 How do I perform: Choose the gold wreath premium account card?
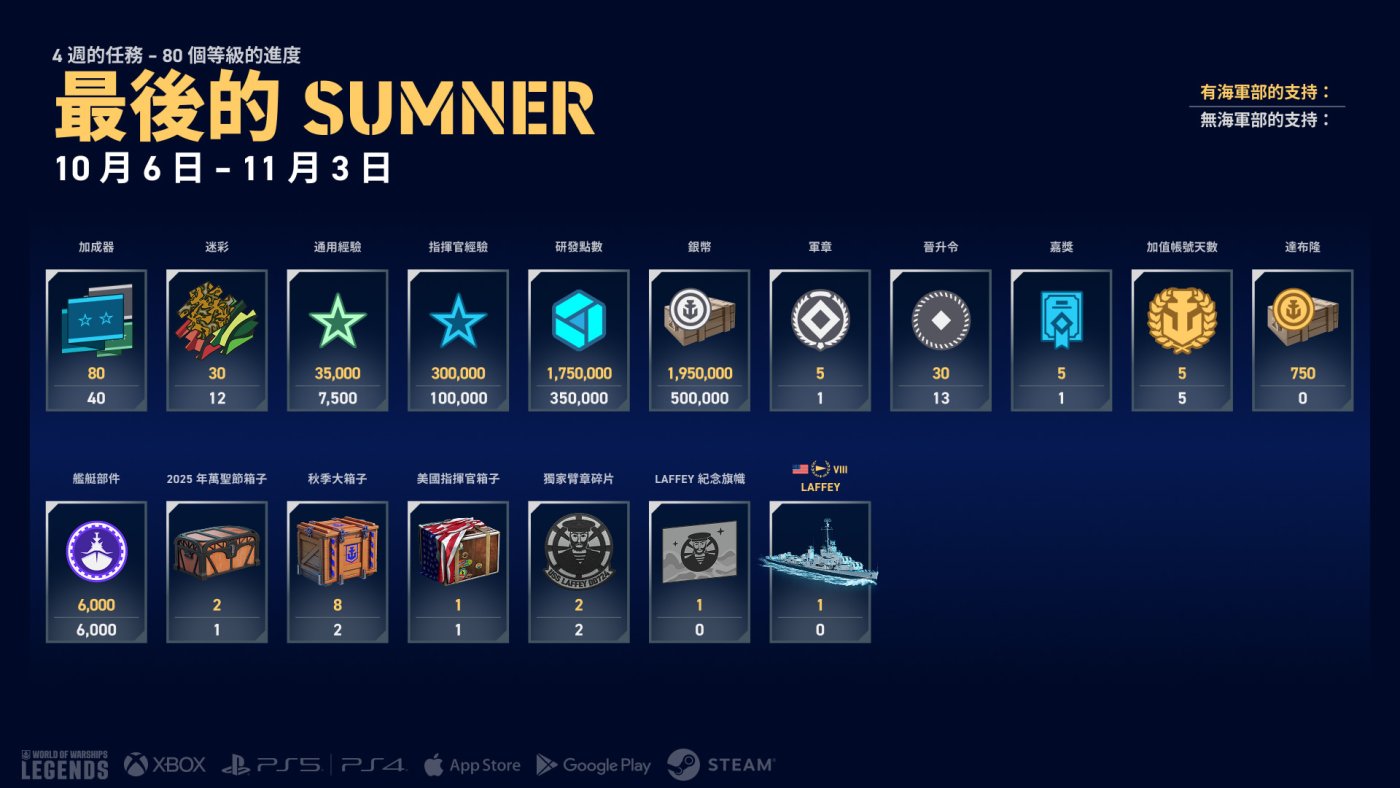[1182, 340]
